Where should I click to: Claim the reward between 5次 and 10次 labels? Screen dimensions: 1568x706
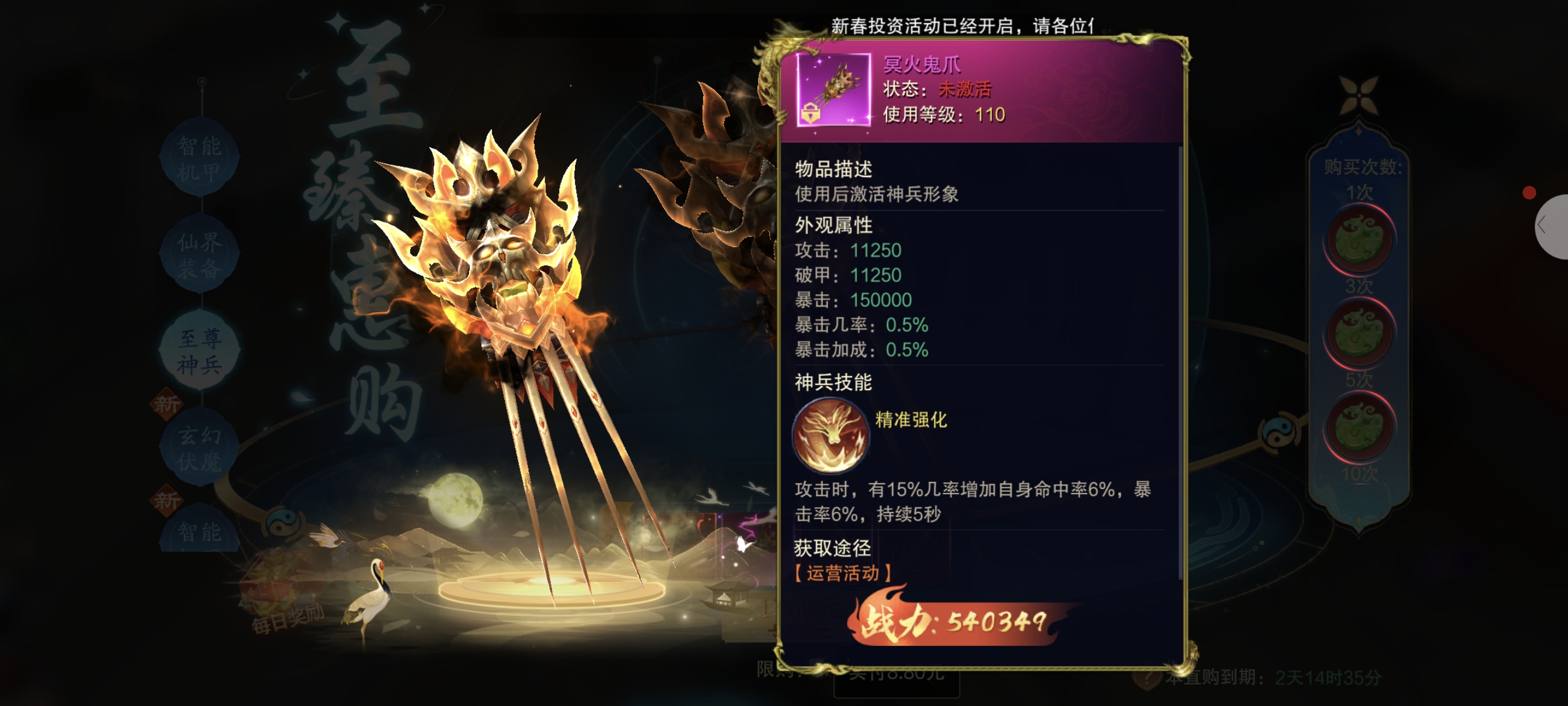point(1359,427)
